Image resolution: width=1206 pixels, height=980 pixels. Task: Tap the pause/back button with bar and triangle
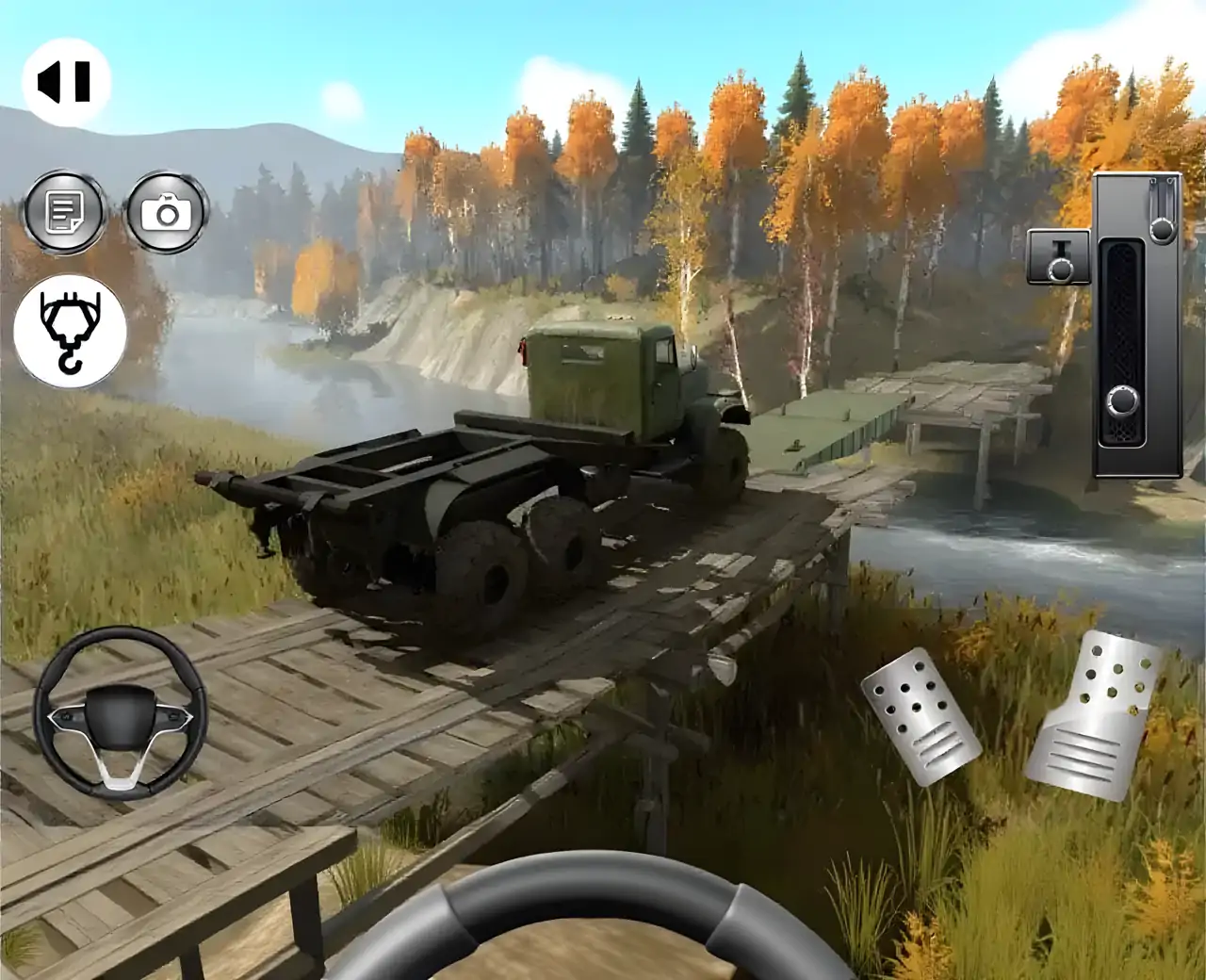[x=66, y=82]
